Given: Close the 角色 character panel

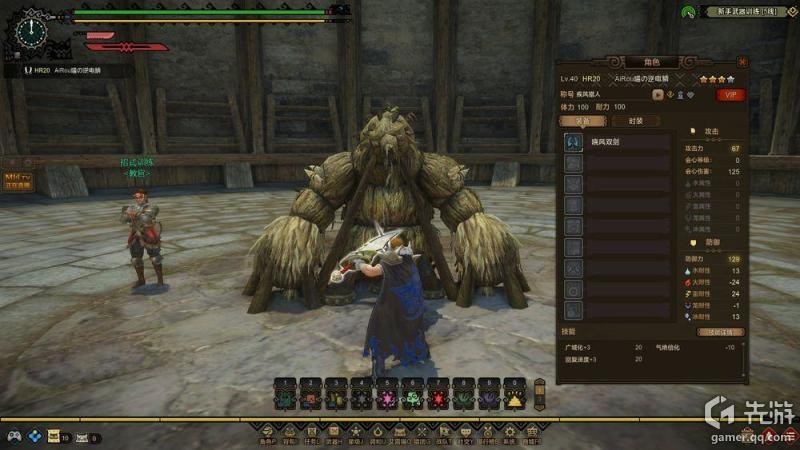Looking at the screenshot, I should (741, 61).
